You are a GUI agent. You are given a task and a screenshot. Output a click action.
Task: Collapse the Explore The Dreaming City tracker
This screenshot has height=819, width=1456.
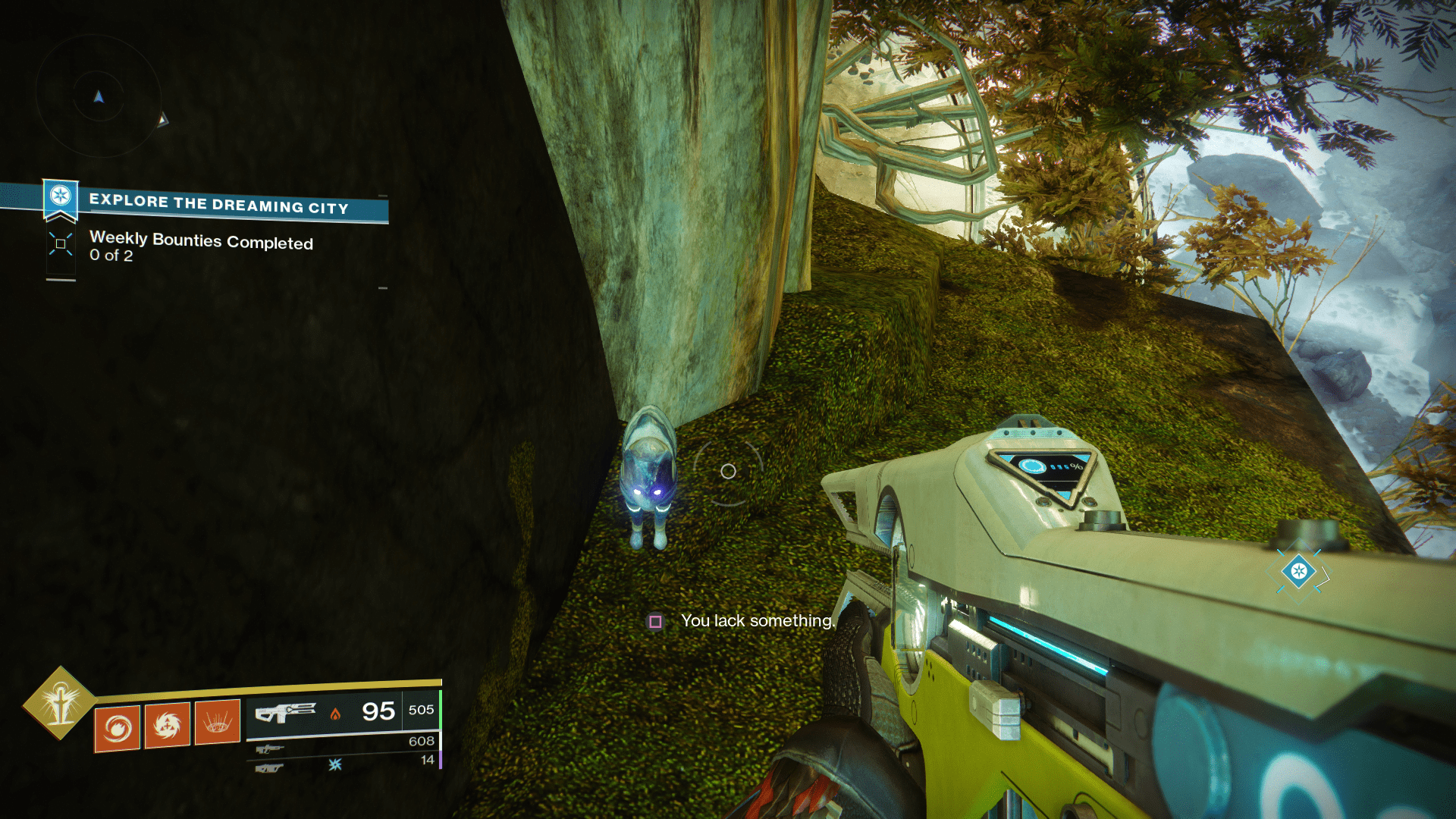click(x=220, y=202)
